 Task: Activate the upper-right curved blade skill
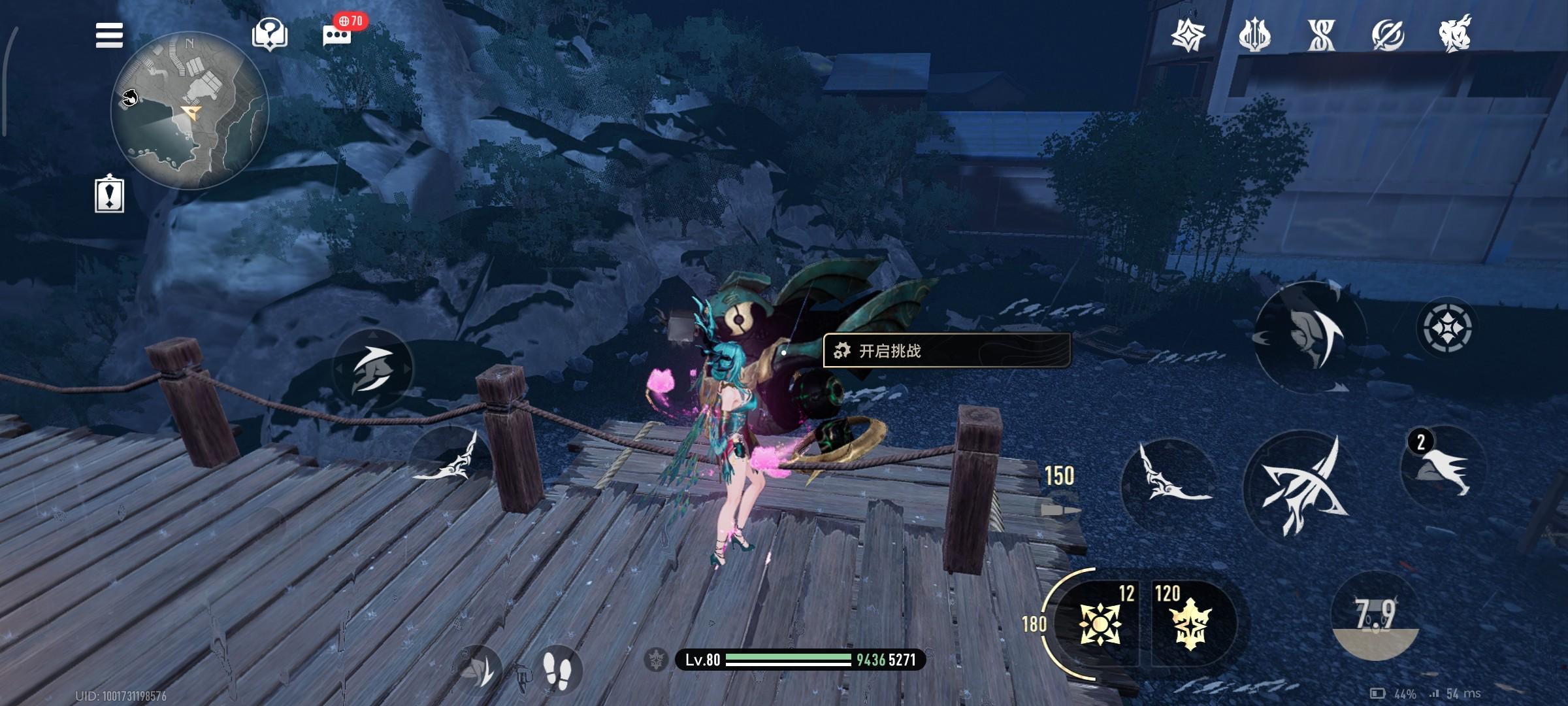pyautogui.click(x=1310, y=335)
